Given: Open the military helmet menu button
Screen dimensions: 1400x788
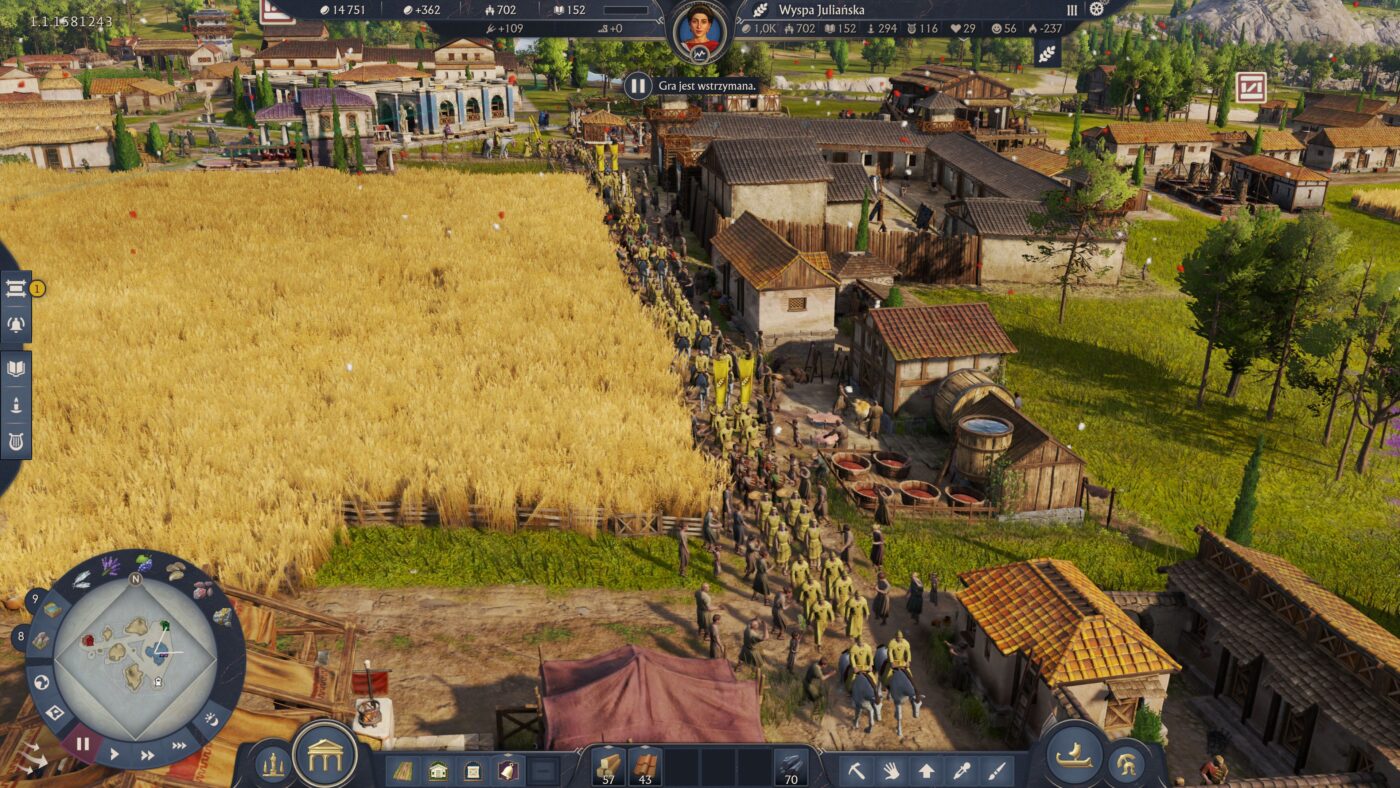Looking at the screenshot, I should (1127, 765).
